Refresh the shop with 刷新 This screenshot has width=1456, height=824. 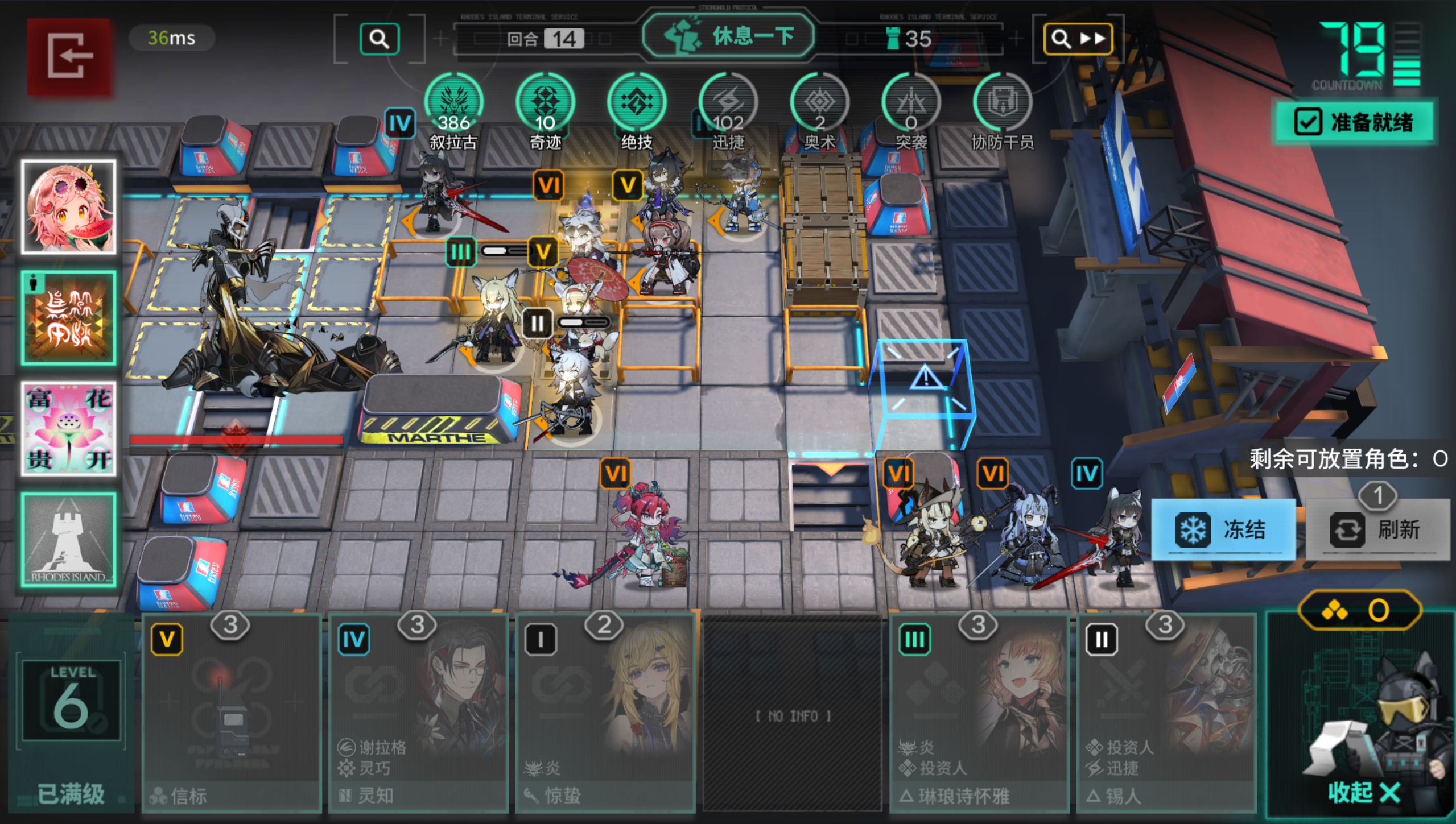pyautogui.click(x=1377, y=529)
